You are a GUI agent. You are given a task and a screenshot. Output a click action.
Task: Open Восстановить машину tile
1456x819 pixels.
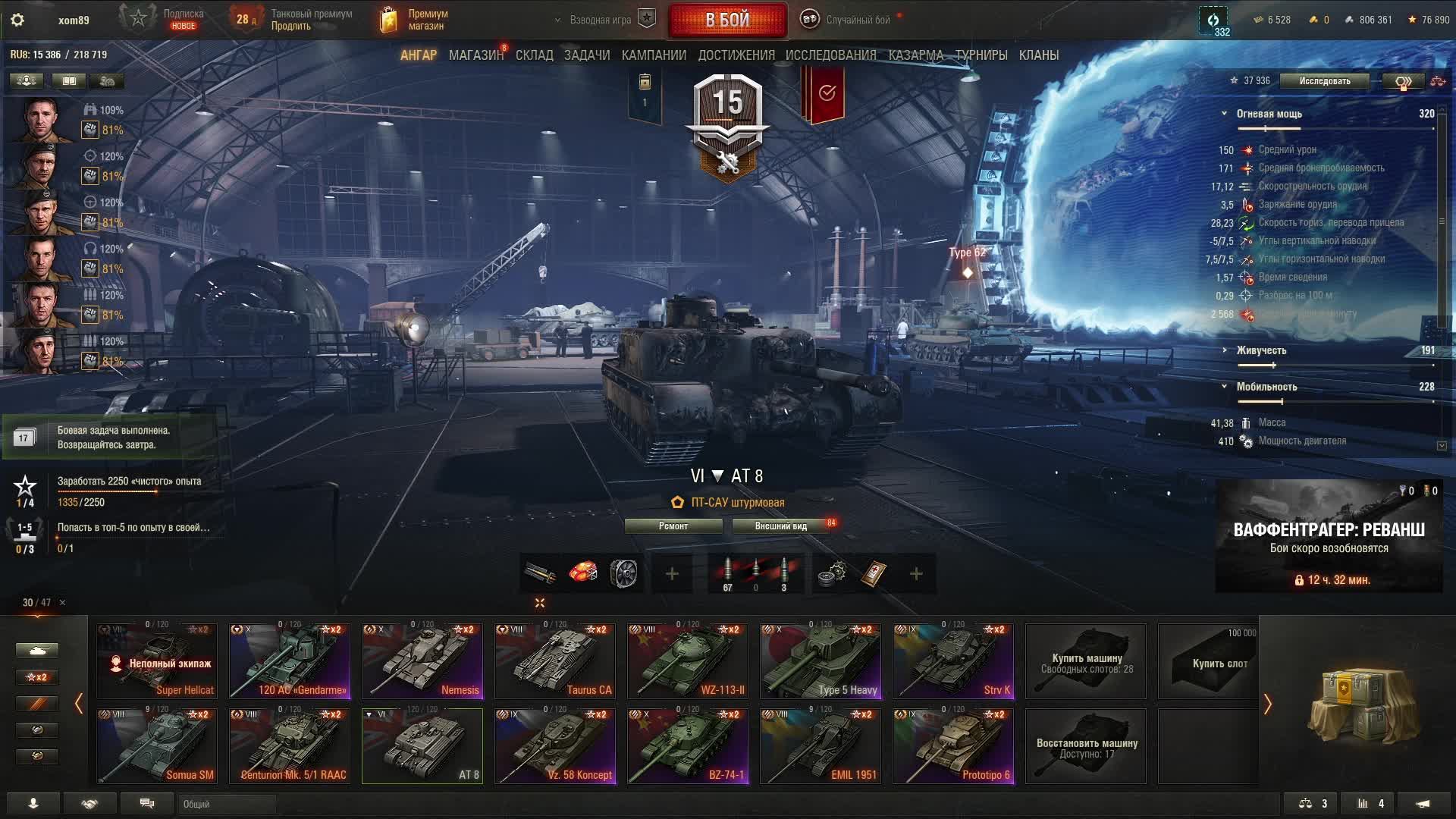(x=1086, y=745)
